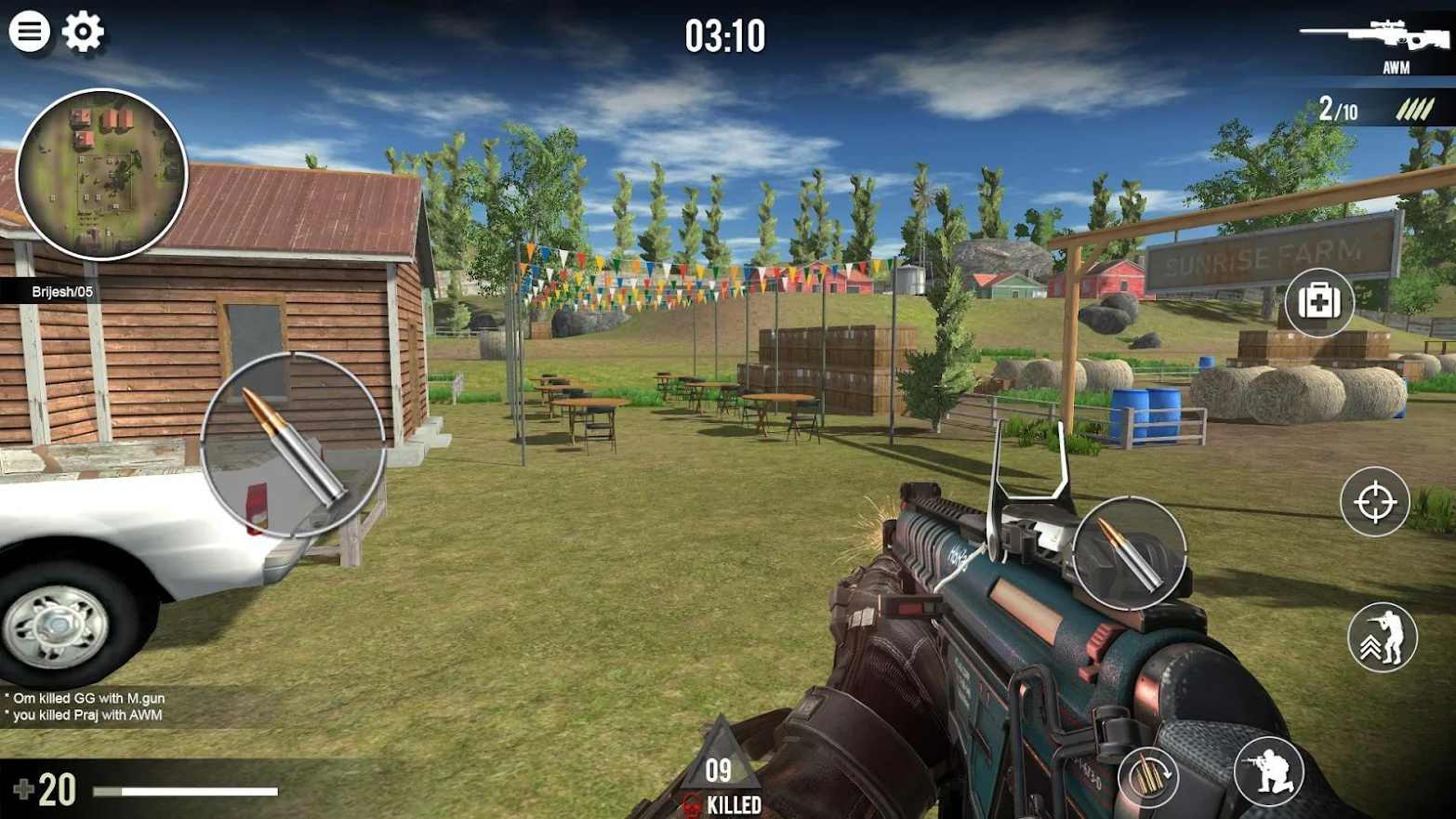Expand the minimap in the corner

coord(100,172)
